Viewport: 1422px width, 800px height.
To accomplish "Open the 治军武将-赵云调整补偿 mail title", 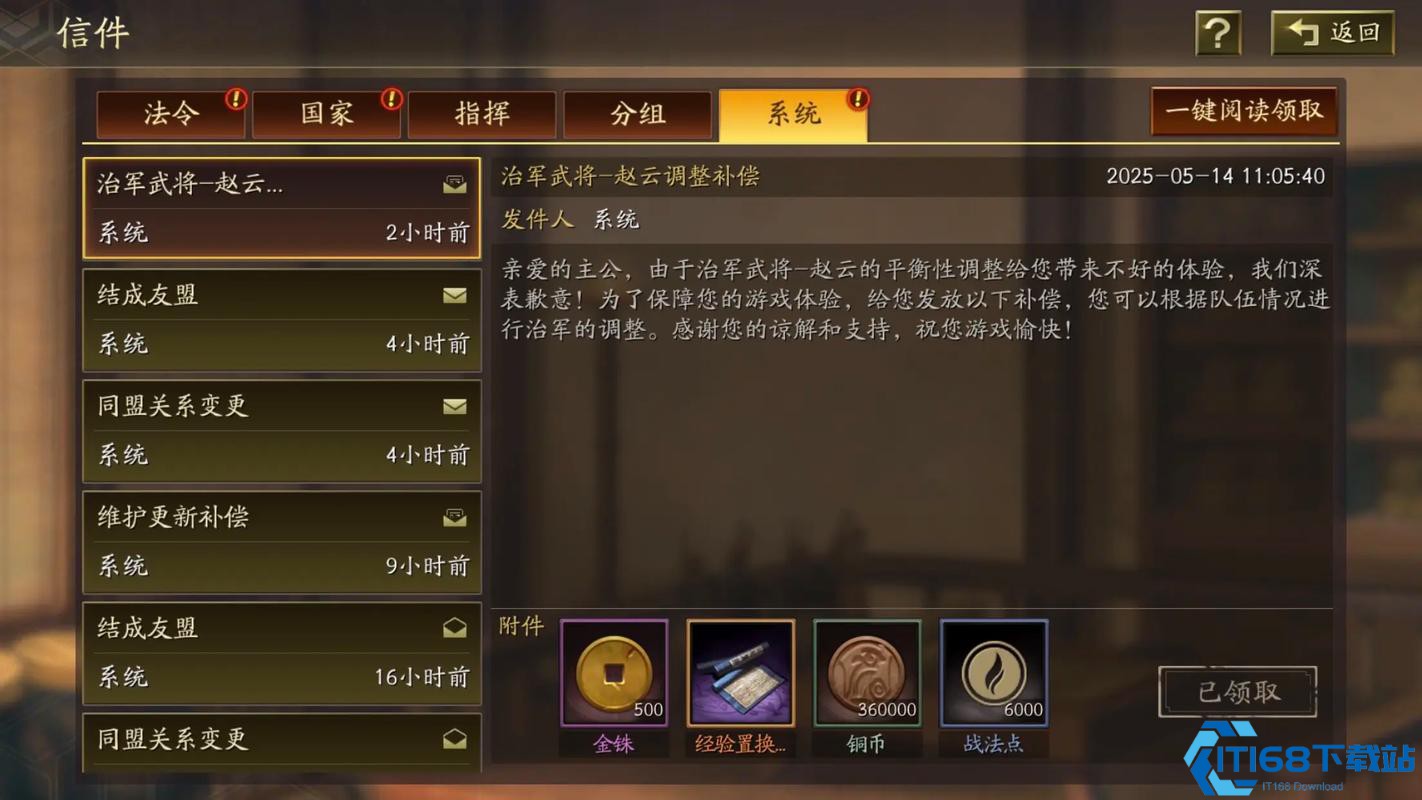I will click(x=631, y=176).
